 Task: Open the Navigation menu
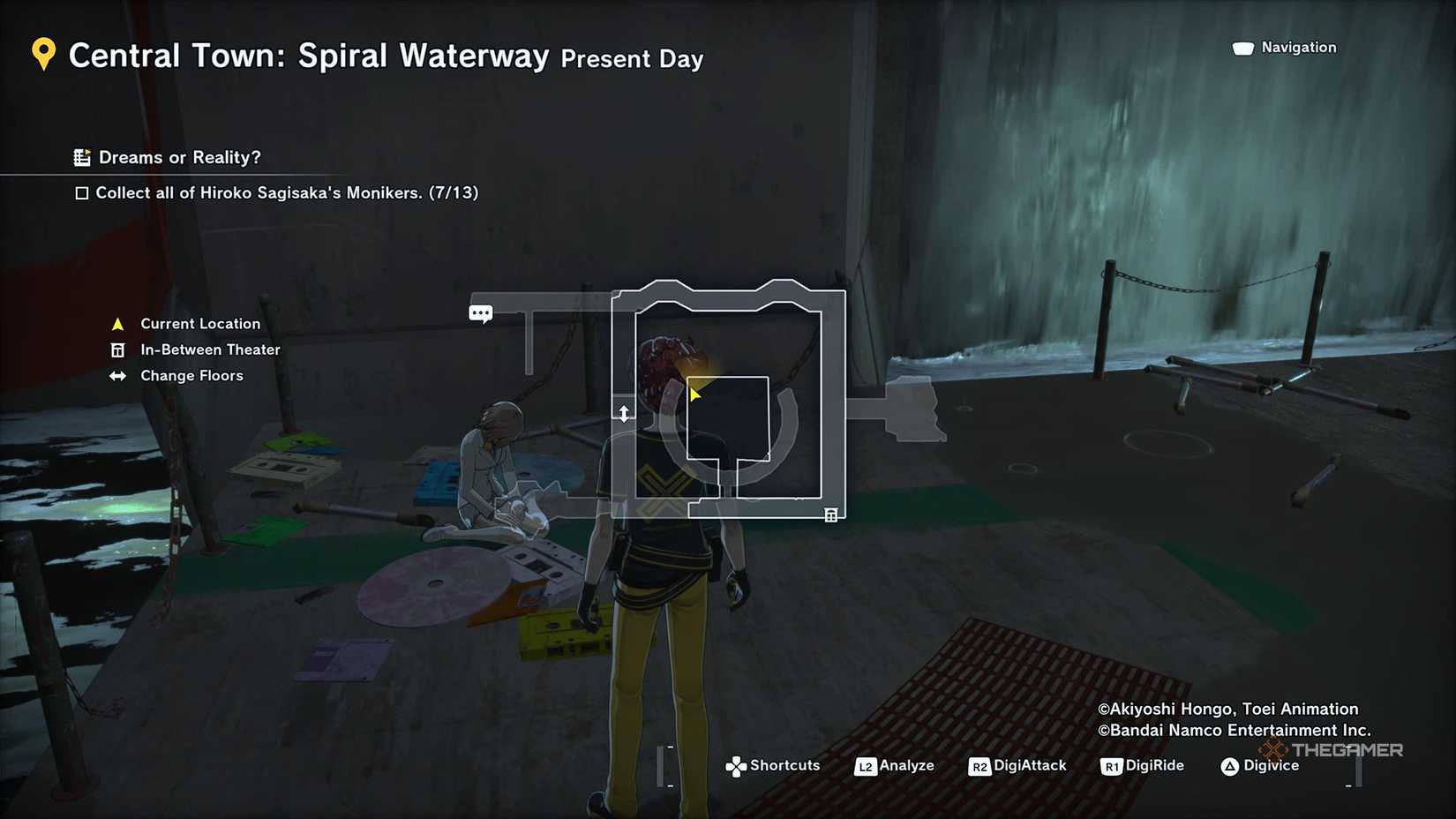(x=1302, y=48)
